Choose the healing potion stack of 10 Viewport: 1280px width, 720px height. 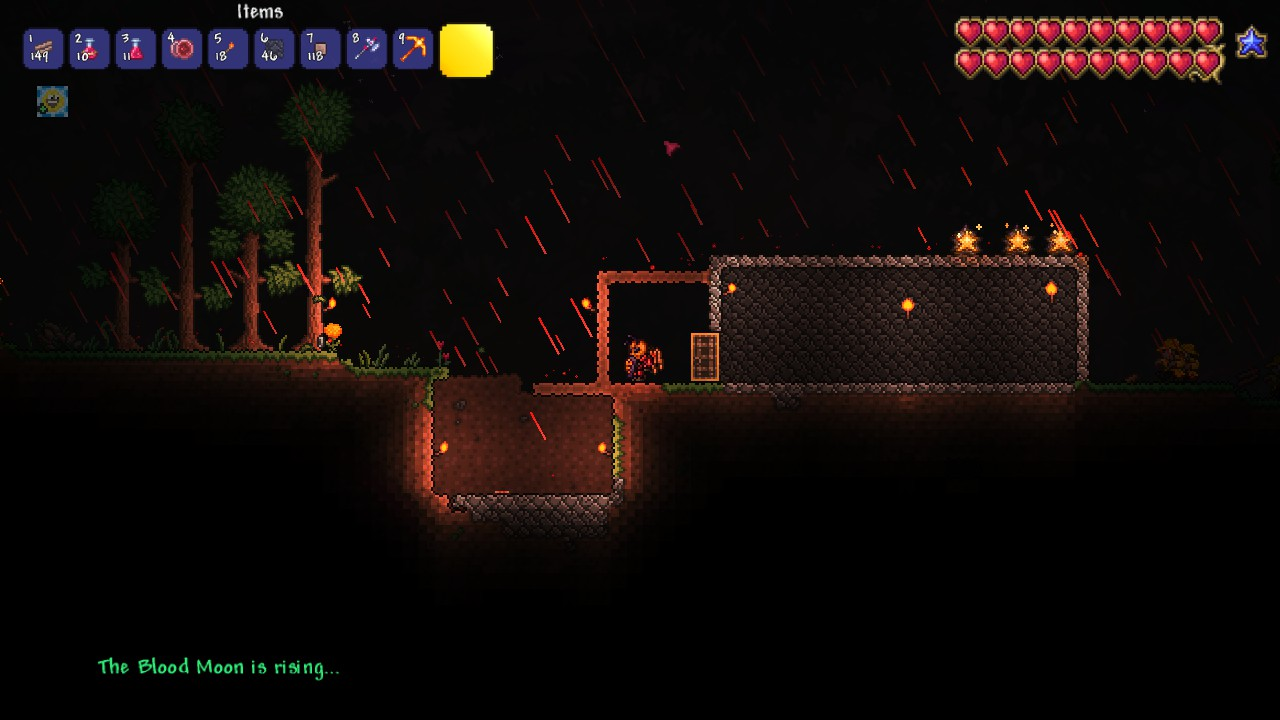[89, 49]
